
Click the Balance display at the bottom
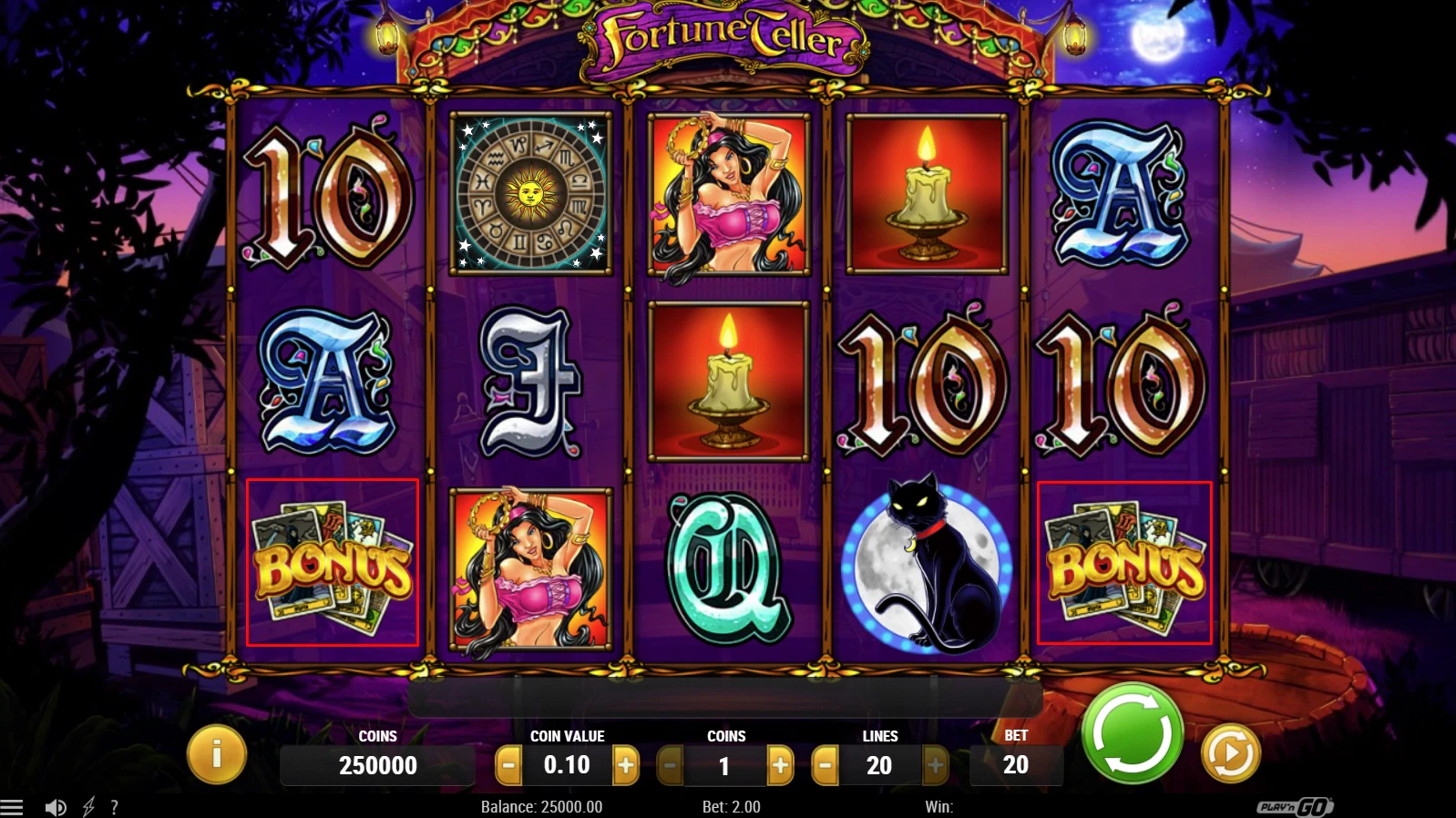tap(539, 807)
